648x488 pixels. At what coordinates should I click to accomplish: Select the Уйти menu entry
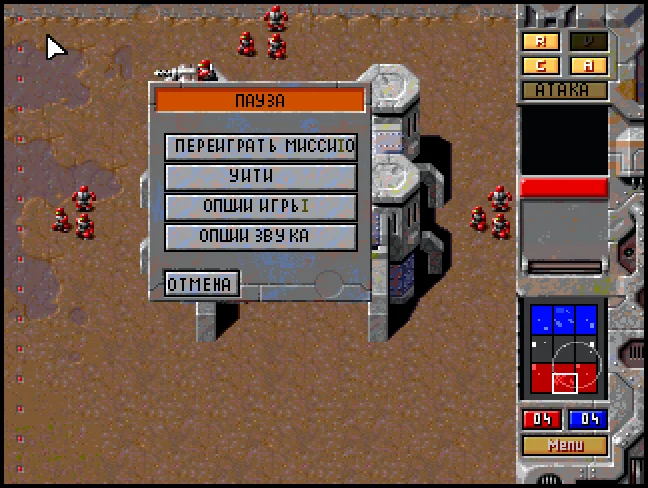pyautogui.click(x=261, y=176)
